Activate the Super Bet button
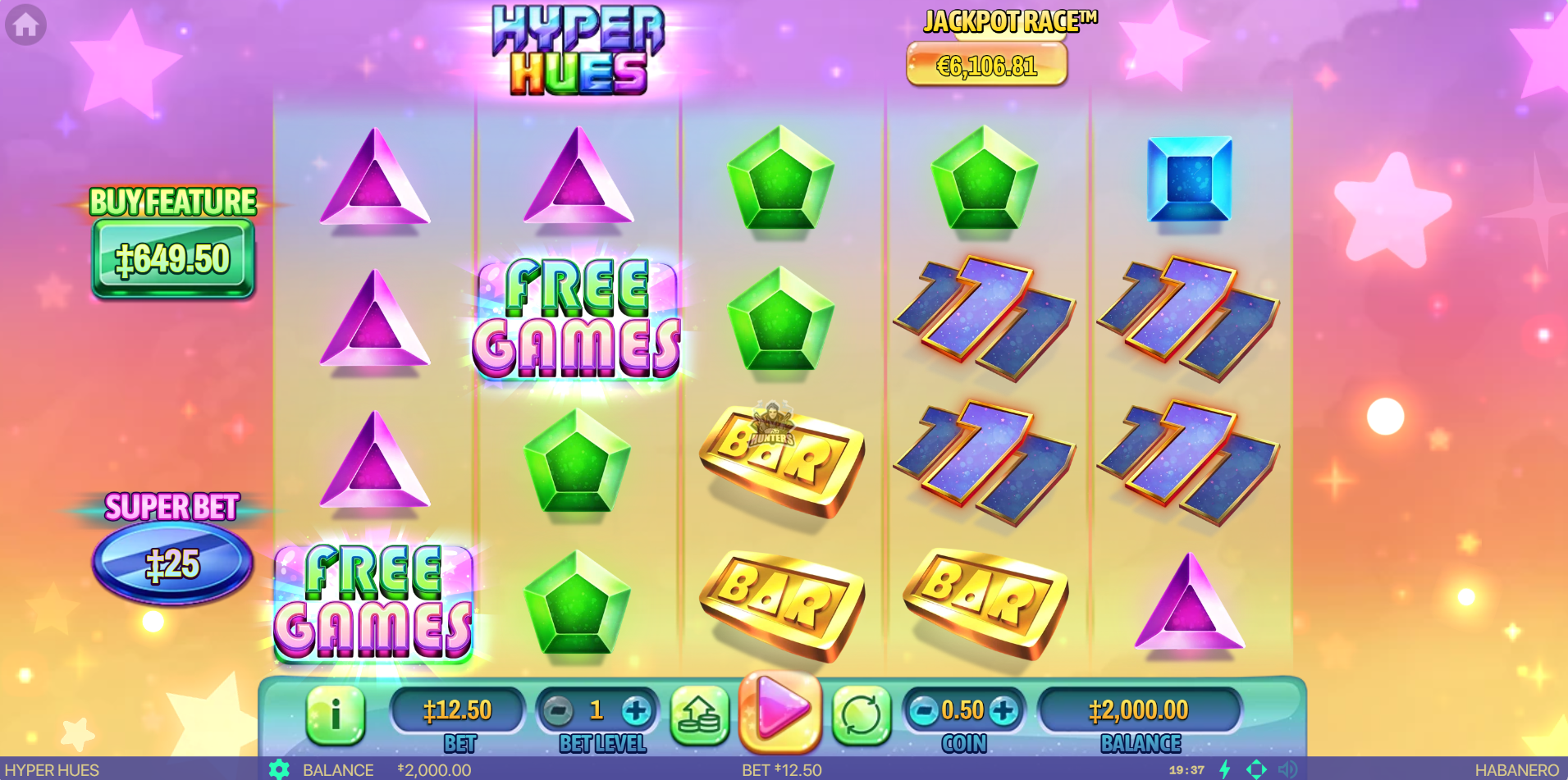This screenshot has width=1568, height=780. (172, 563)
